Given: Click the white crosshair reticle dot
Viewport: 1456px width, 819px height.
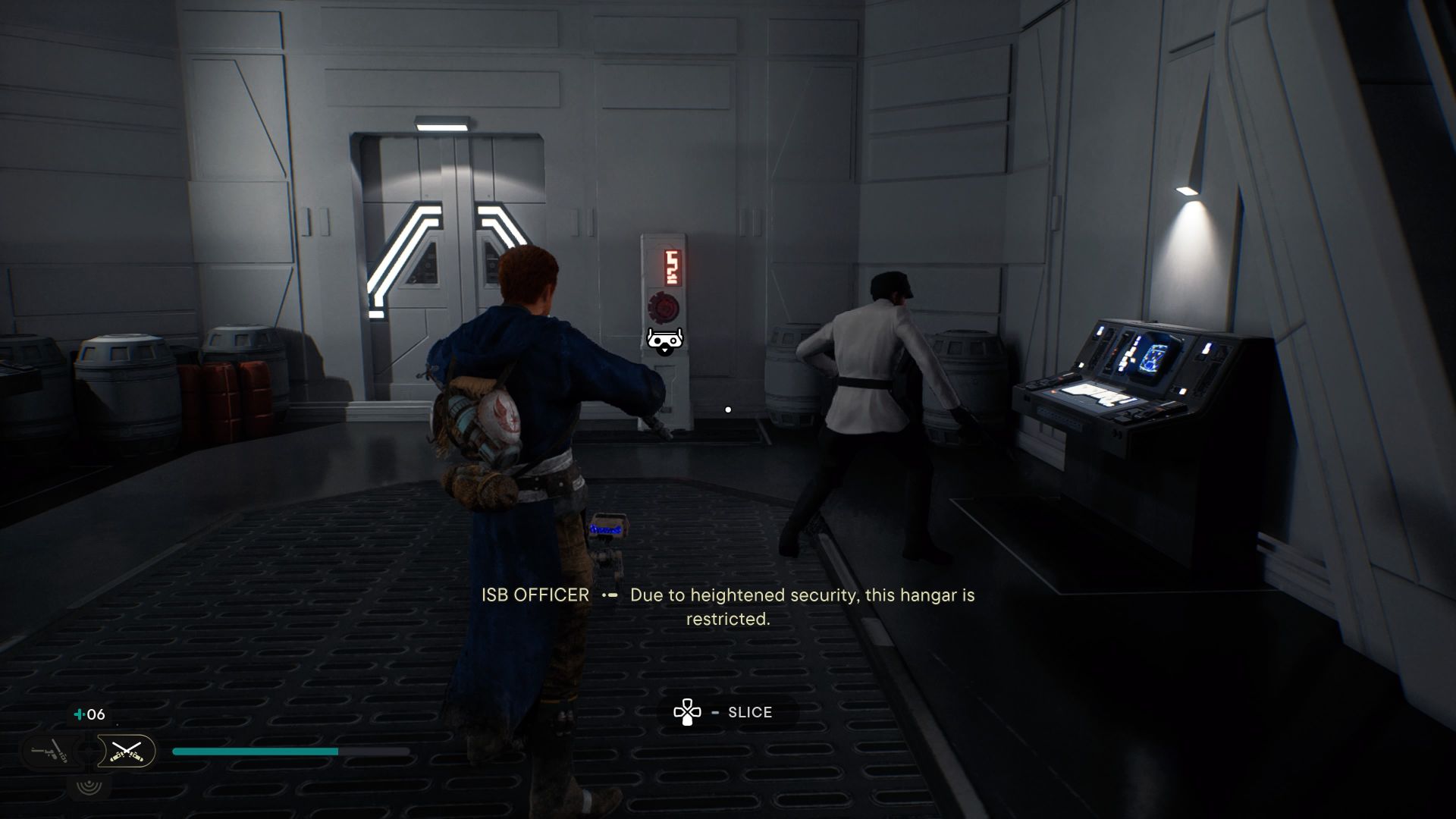Looking at the screenshot, I should tap(728, 409).
